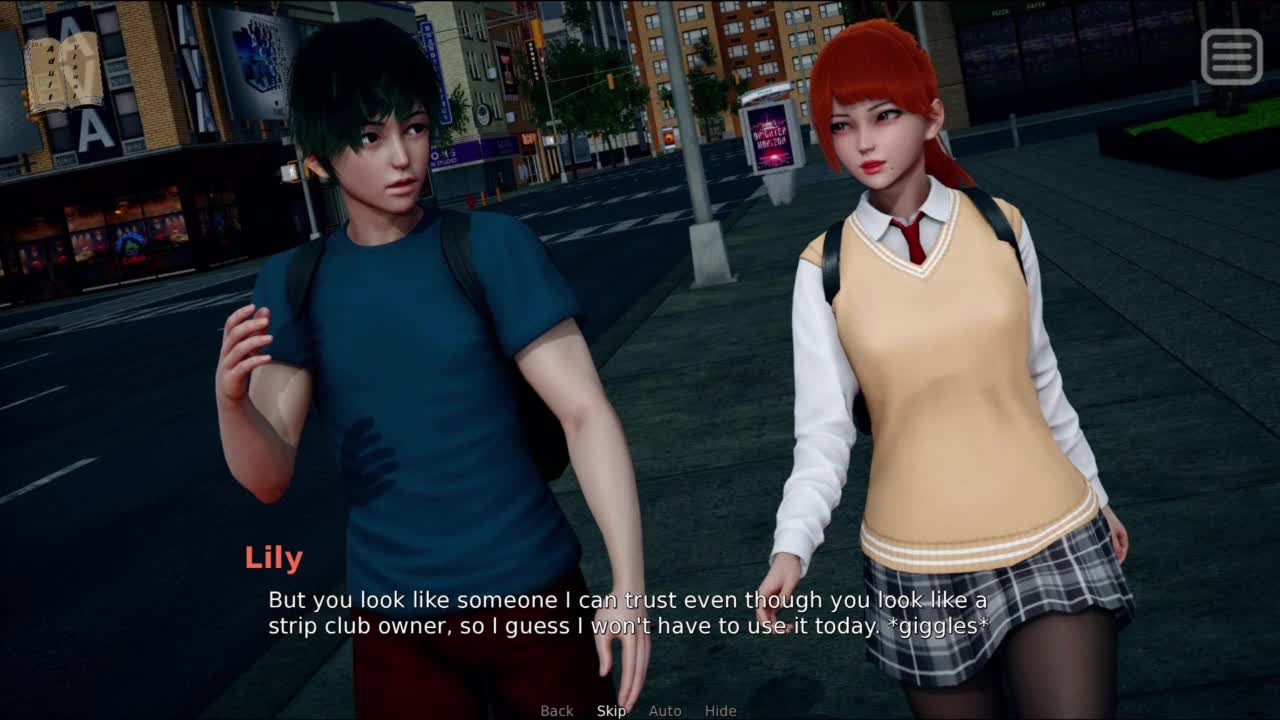Go Back to previous dialogue line
Image resolution: width=1280 pixels, height=720 pixels.
pyautogui.click(x=557, y=711)
